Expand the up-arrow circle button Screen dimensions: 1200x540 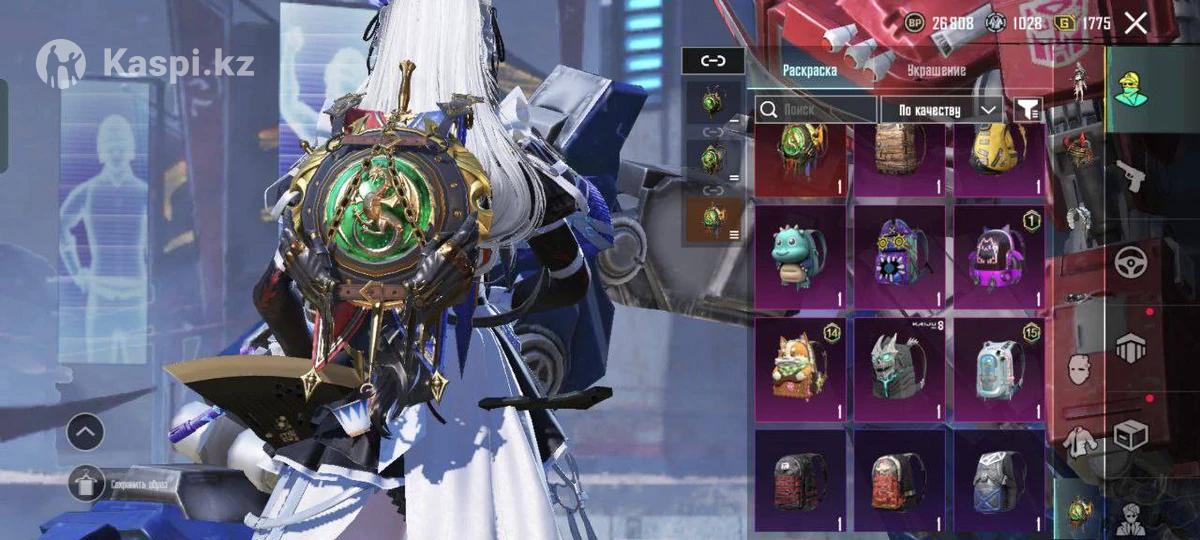tap(86, 432)
